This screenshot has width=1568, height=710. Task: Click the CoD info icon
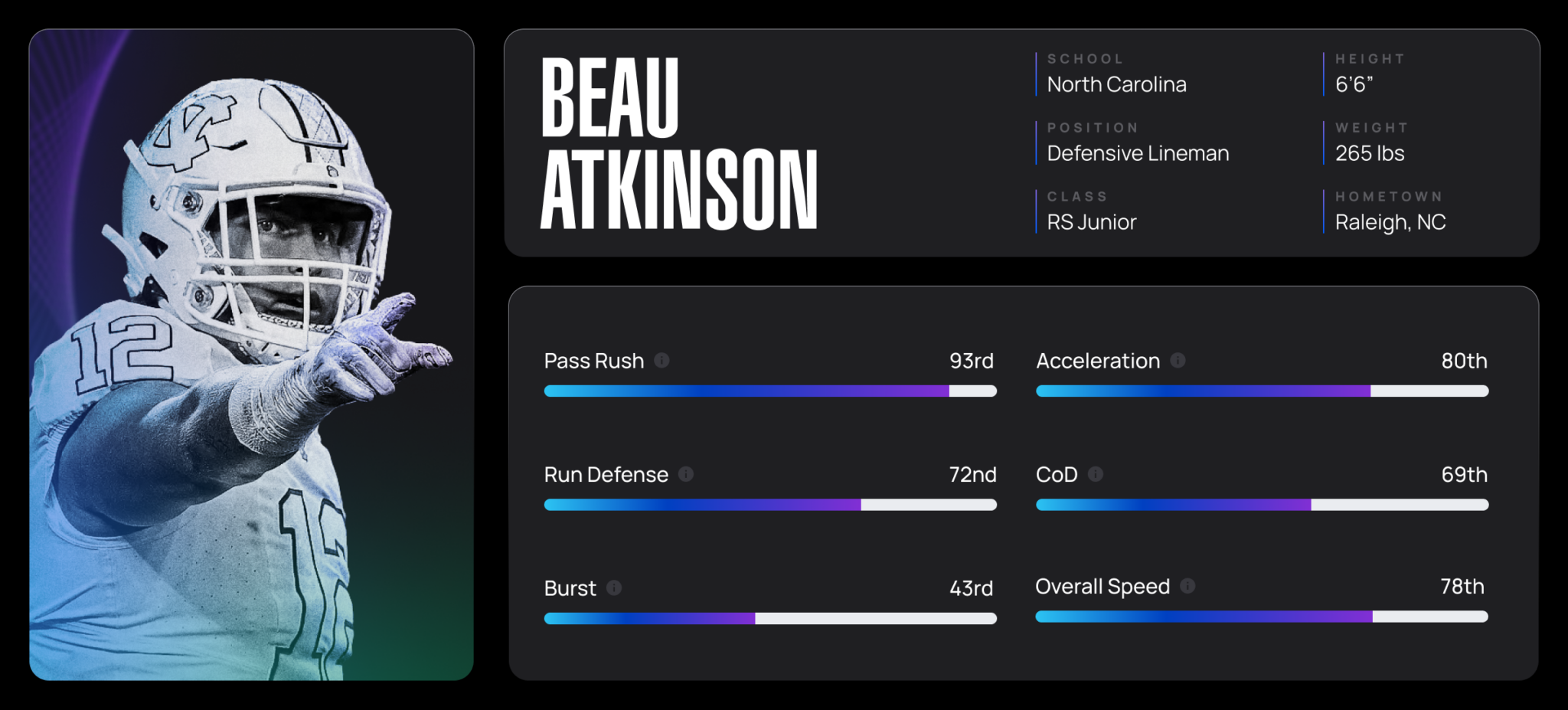1095,474
